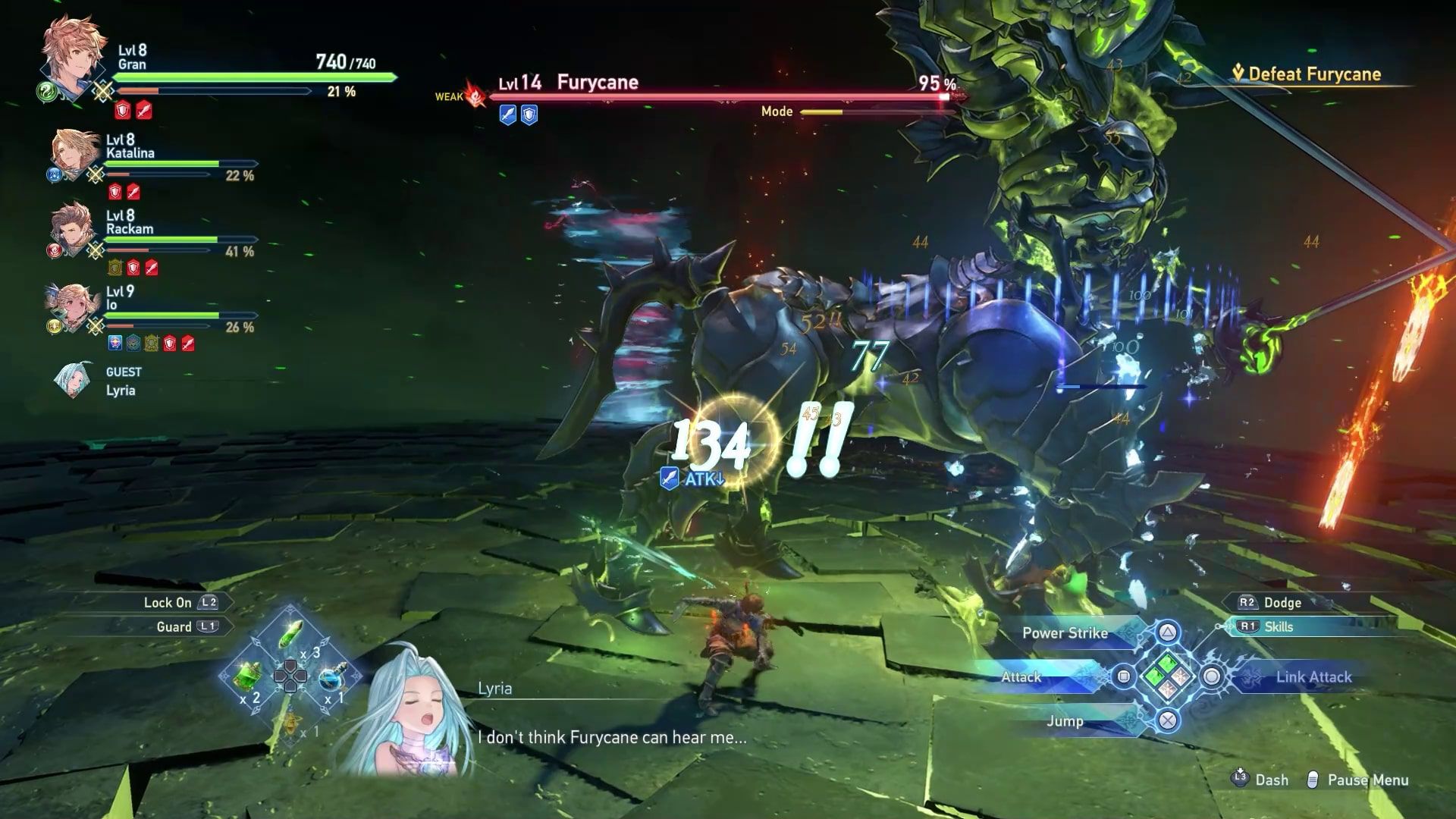Choose the Attack action label

click(x=1021, y=677)
